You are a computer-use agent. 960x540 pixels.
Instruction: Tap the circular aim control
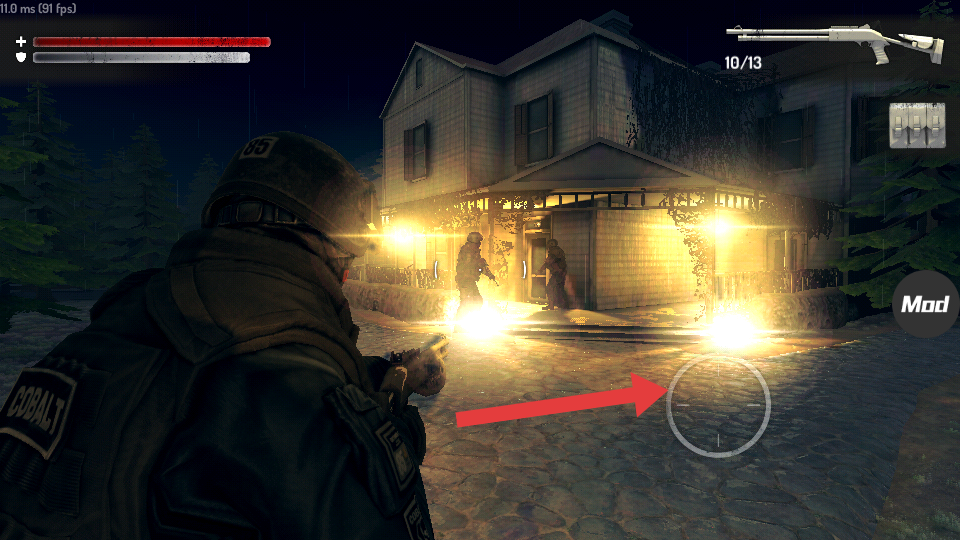coord(718,405)
